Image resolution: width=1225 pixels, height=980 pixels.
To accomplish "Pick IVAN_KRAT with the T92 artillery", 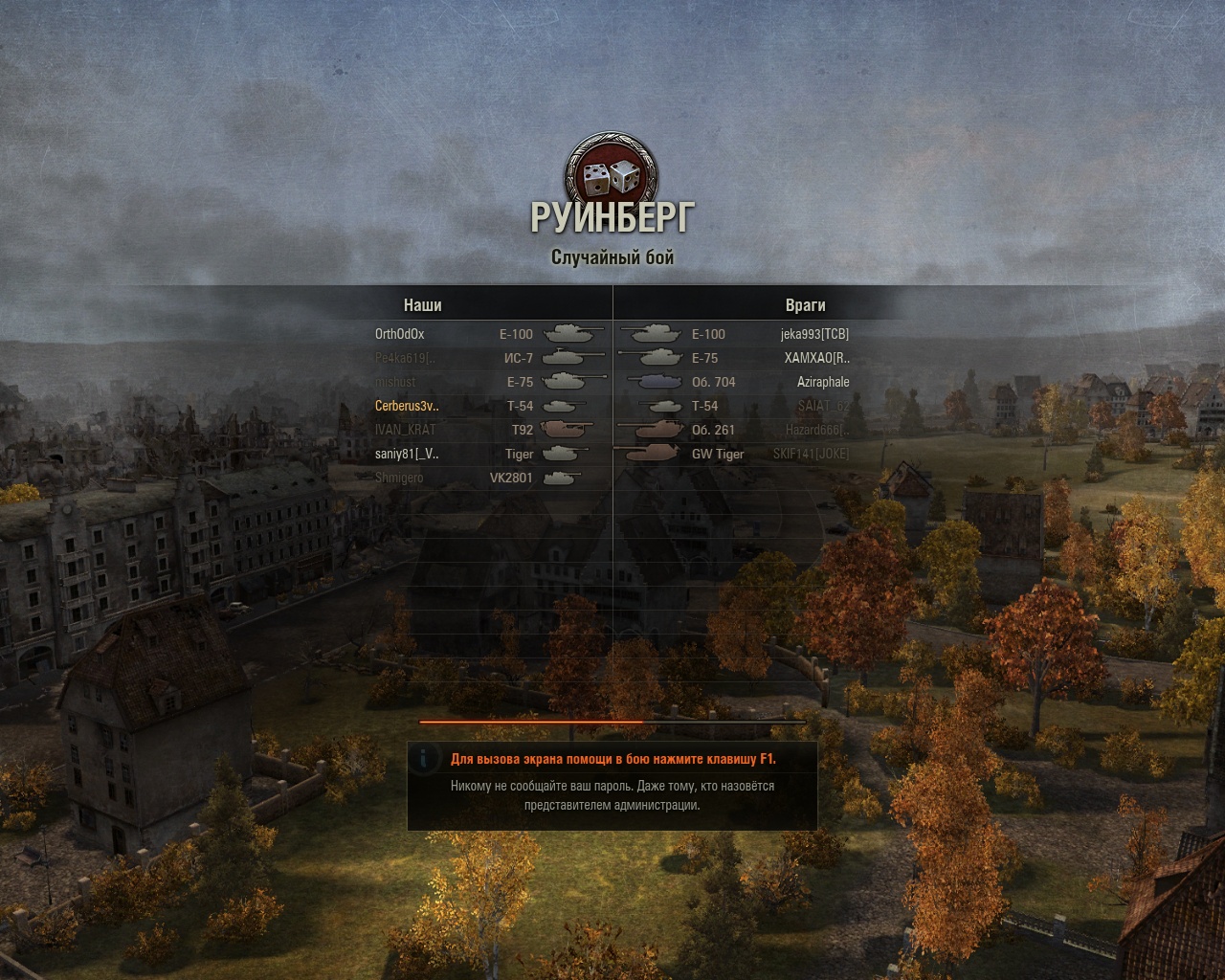I will click(x=405, y=430).
